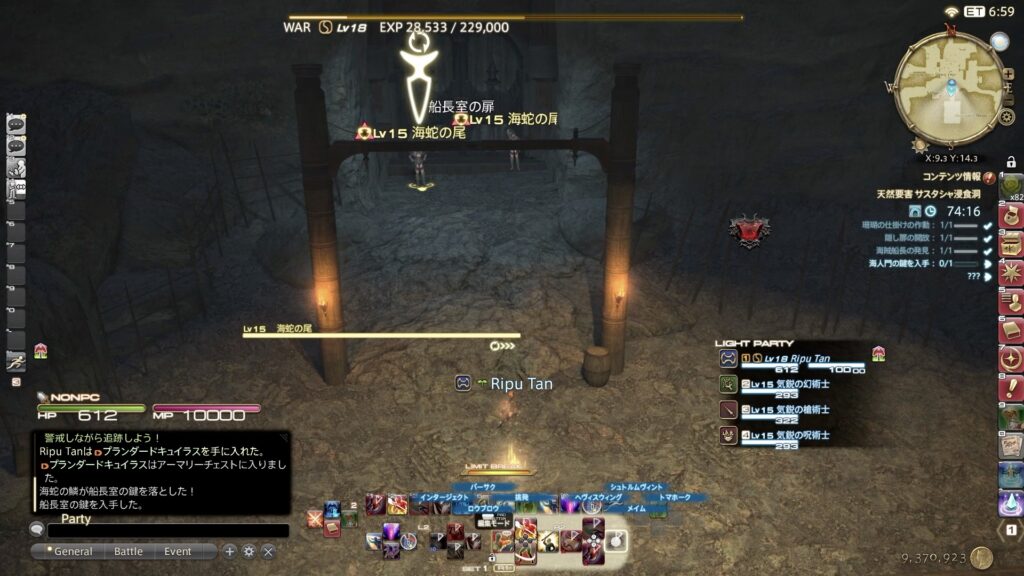This screenshot has width=1024, height=576.
Task: Open the Battle chat log tab
Action: pos(128,551)
